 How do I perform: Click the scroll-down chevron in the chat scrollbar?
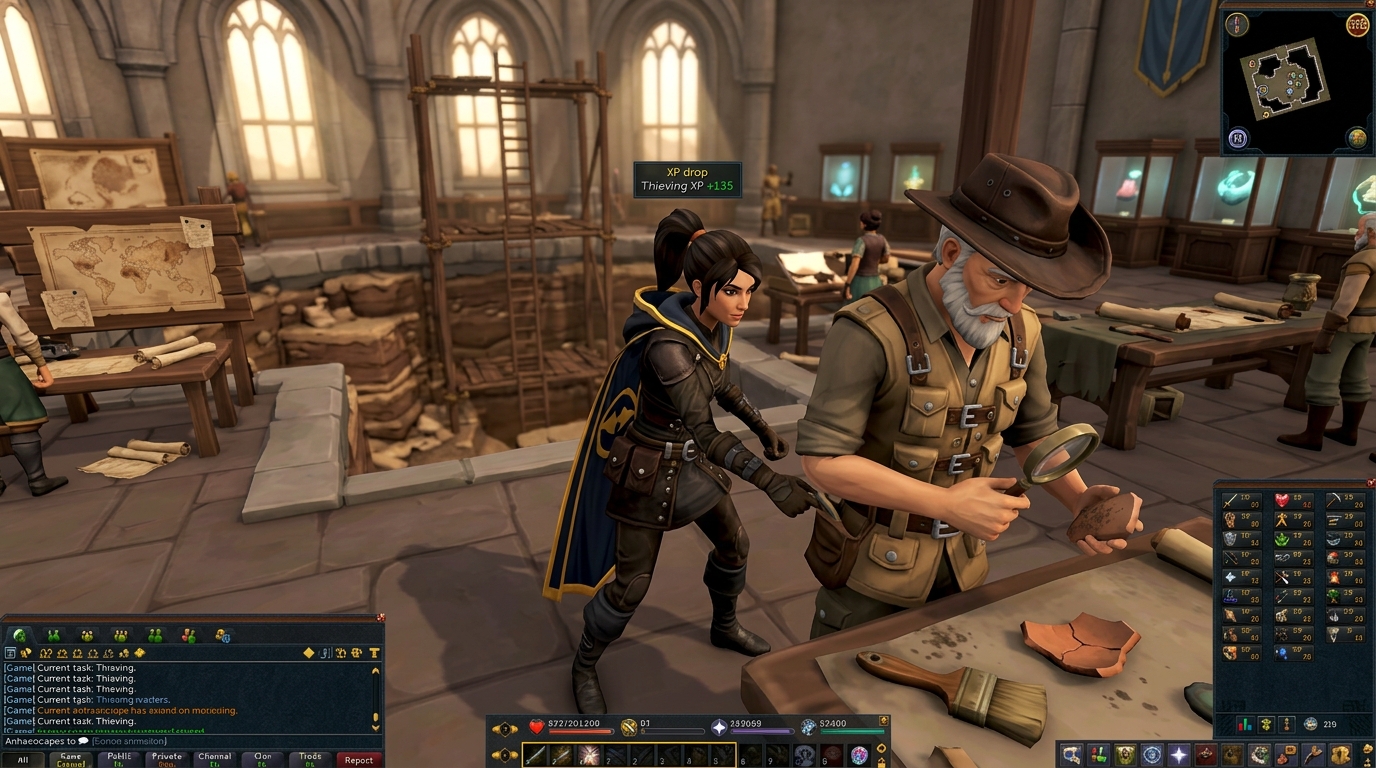(x=375, y=728)
